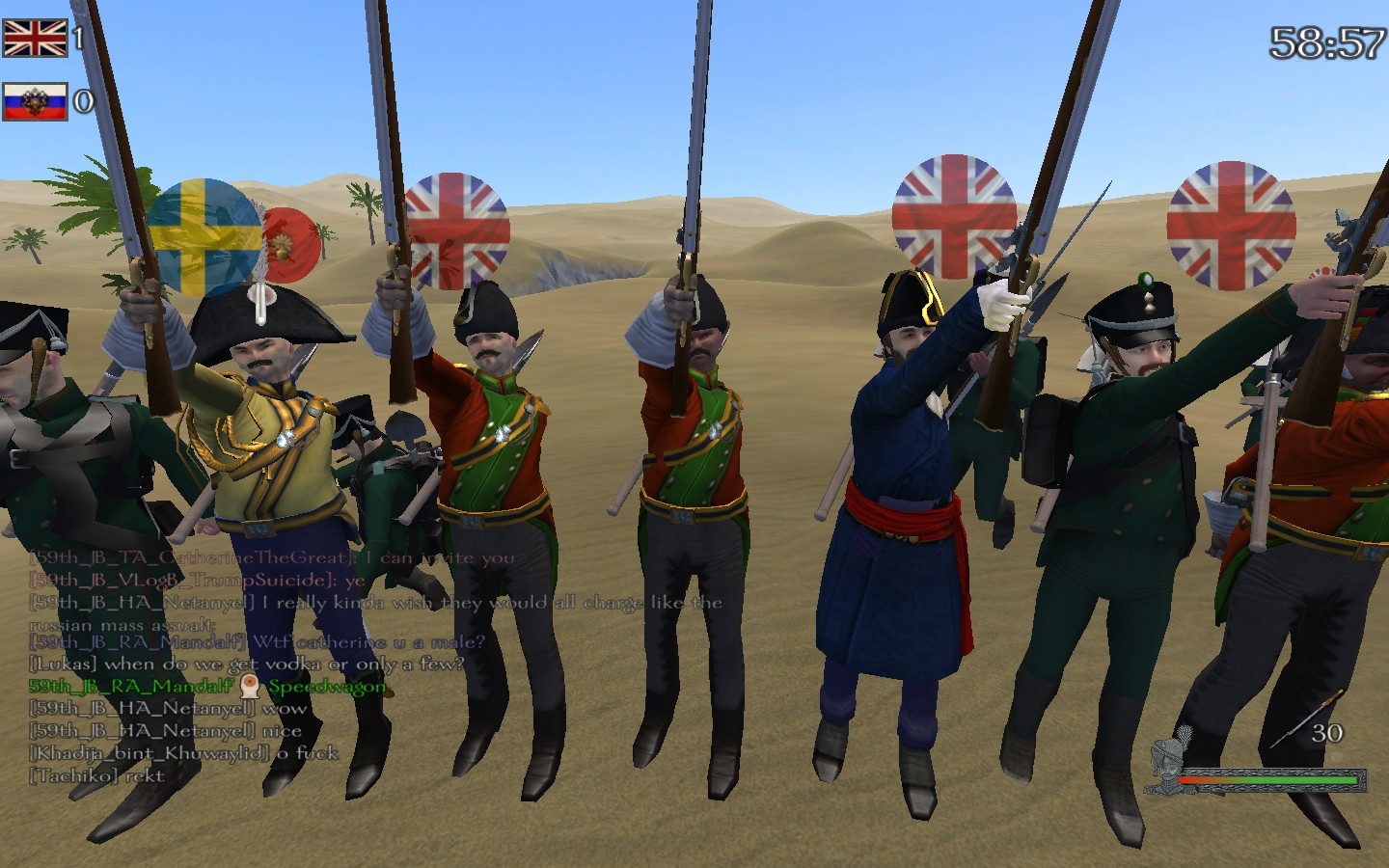
Task: Select the Mandalf–Speedwagon kill feed entry
Action: coord(207,686)
